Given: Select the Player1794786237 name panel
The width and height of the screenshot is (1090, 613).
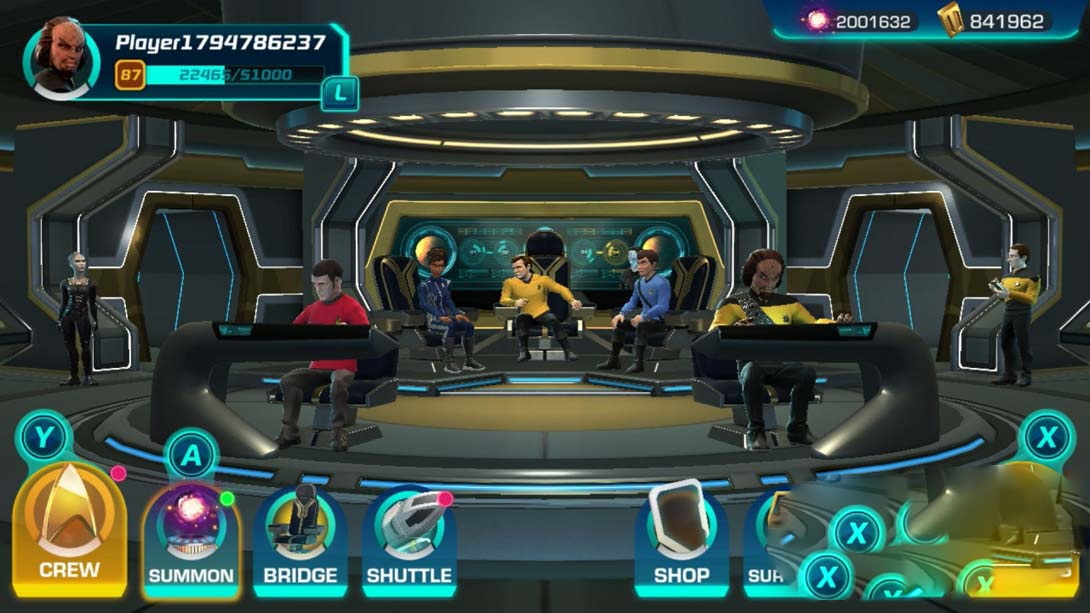Looking at the screenshot, I should (x=220, y=43).
